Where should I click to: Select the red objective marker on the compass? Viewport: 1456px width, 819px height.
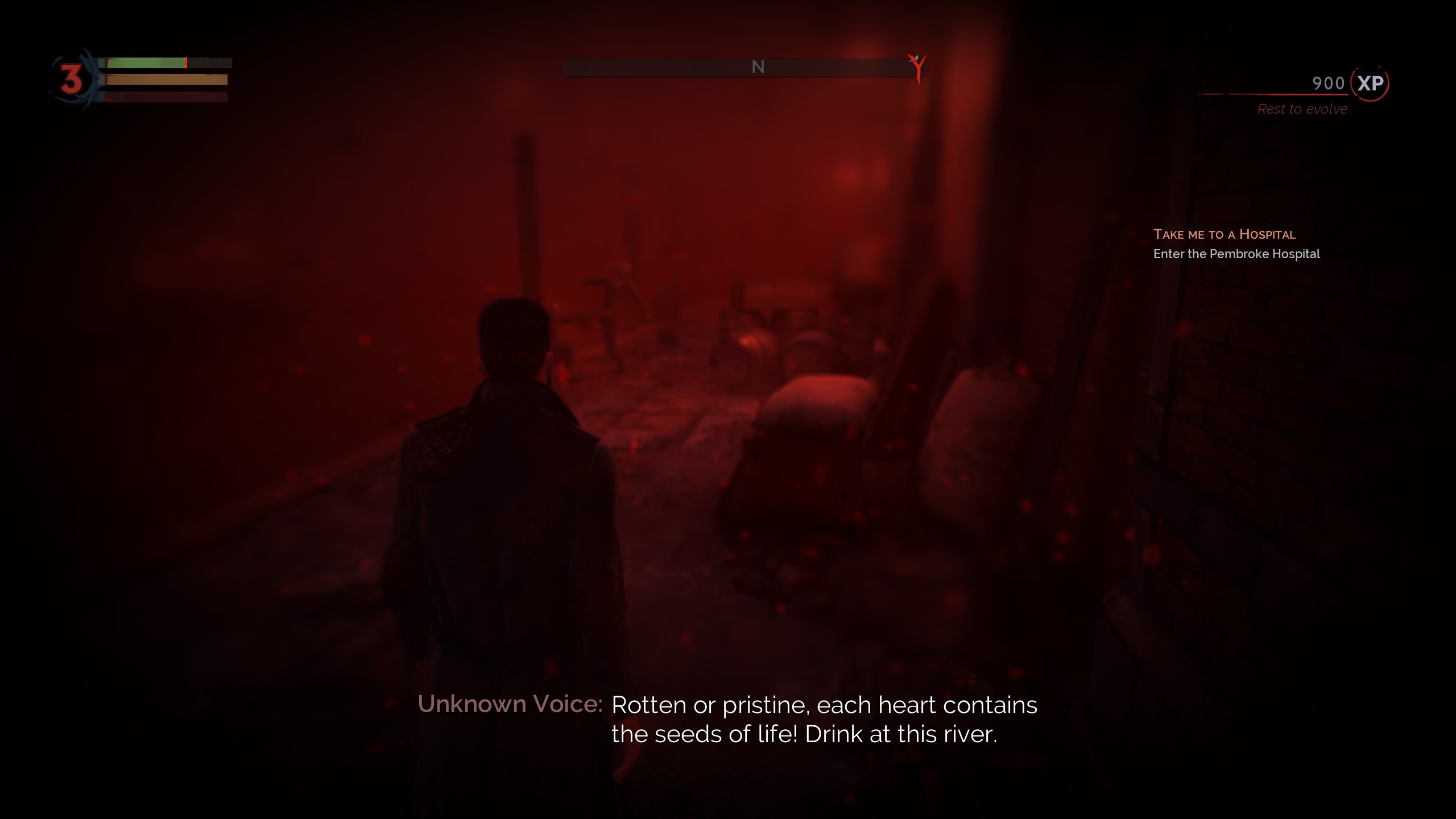click(x=917, y=68)
